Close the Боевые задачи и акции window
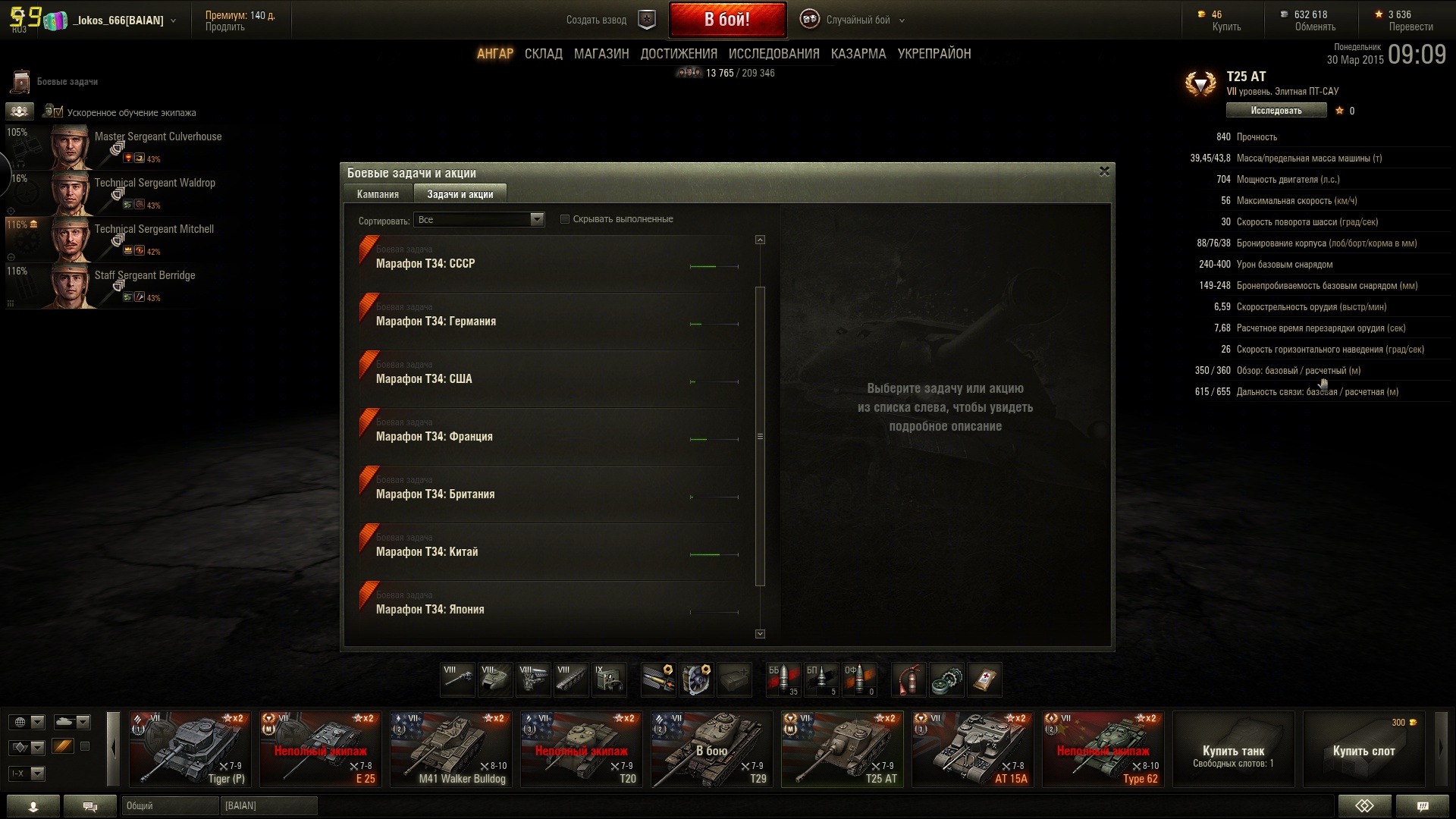The height and width of the screenshot is (819, 1456). [1104, 171]
